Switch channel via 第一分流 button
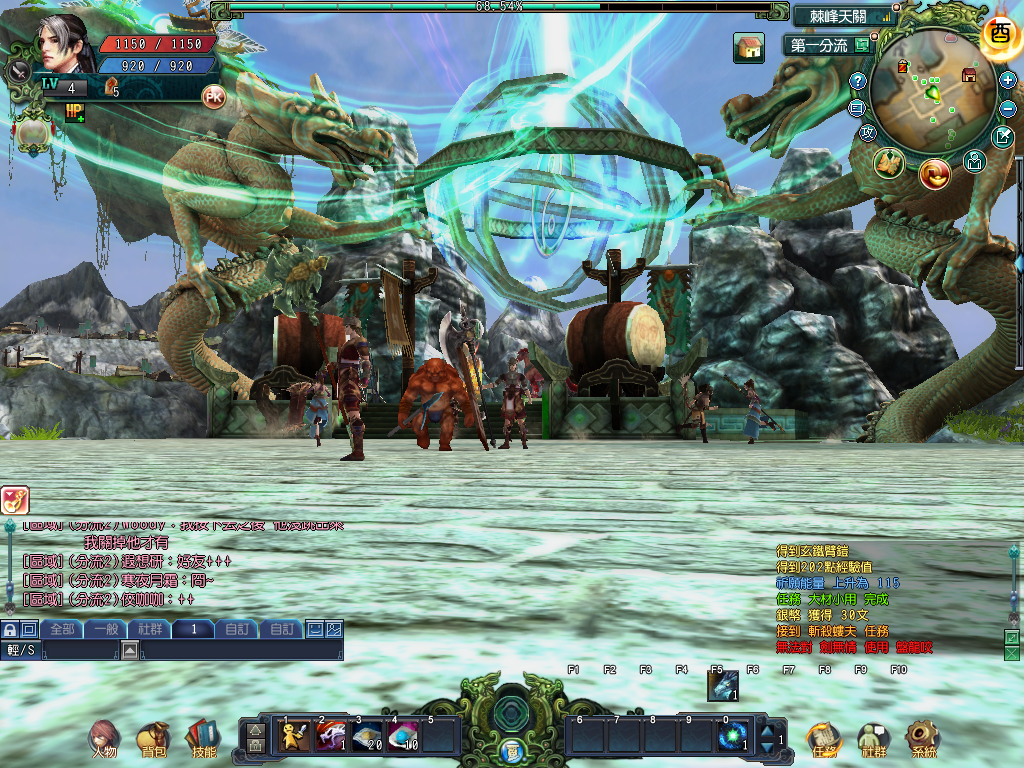Screen dimensions: 1024x768 click(x=828, y=45)
